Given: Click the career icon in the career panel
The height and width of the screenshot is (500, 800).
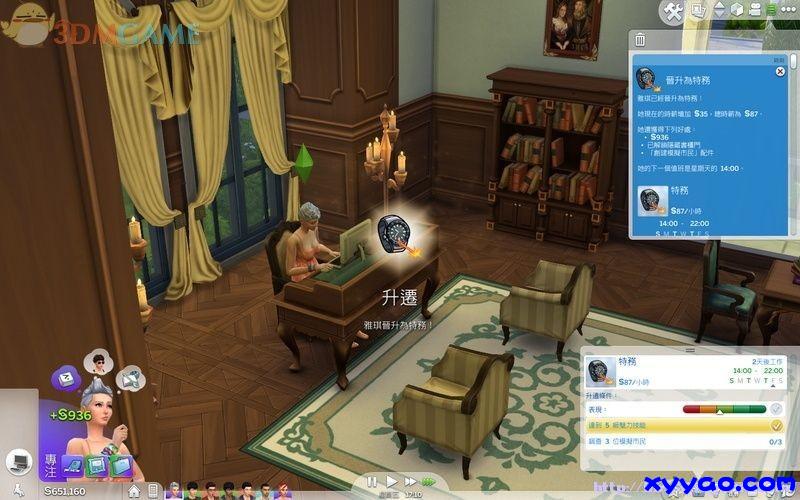Looking at the screenshot, I should click(600, 371).
